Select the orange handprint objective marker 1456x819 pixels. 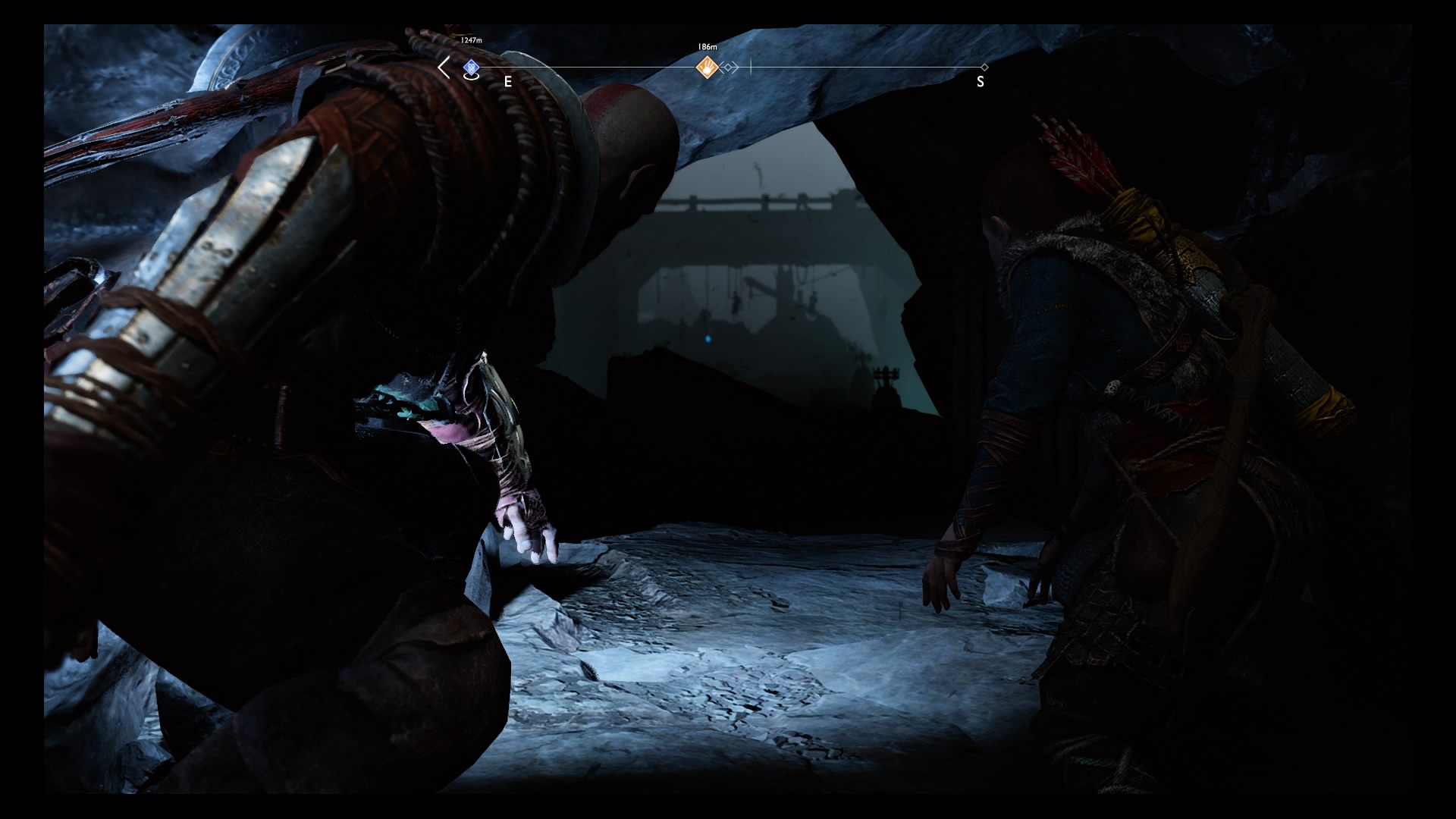click(707, 67)
